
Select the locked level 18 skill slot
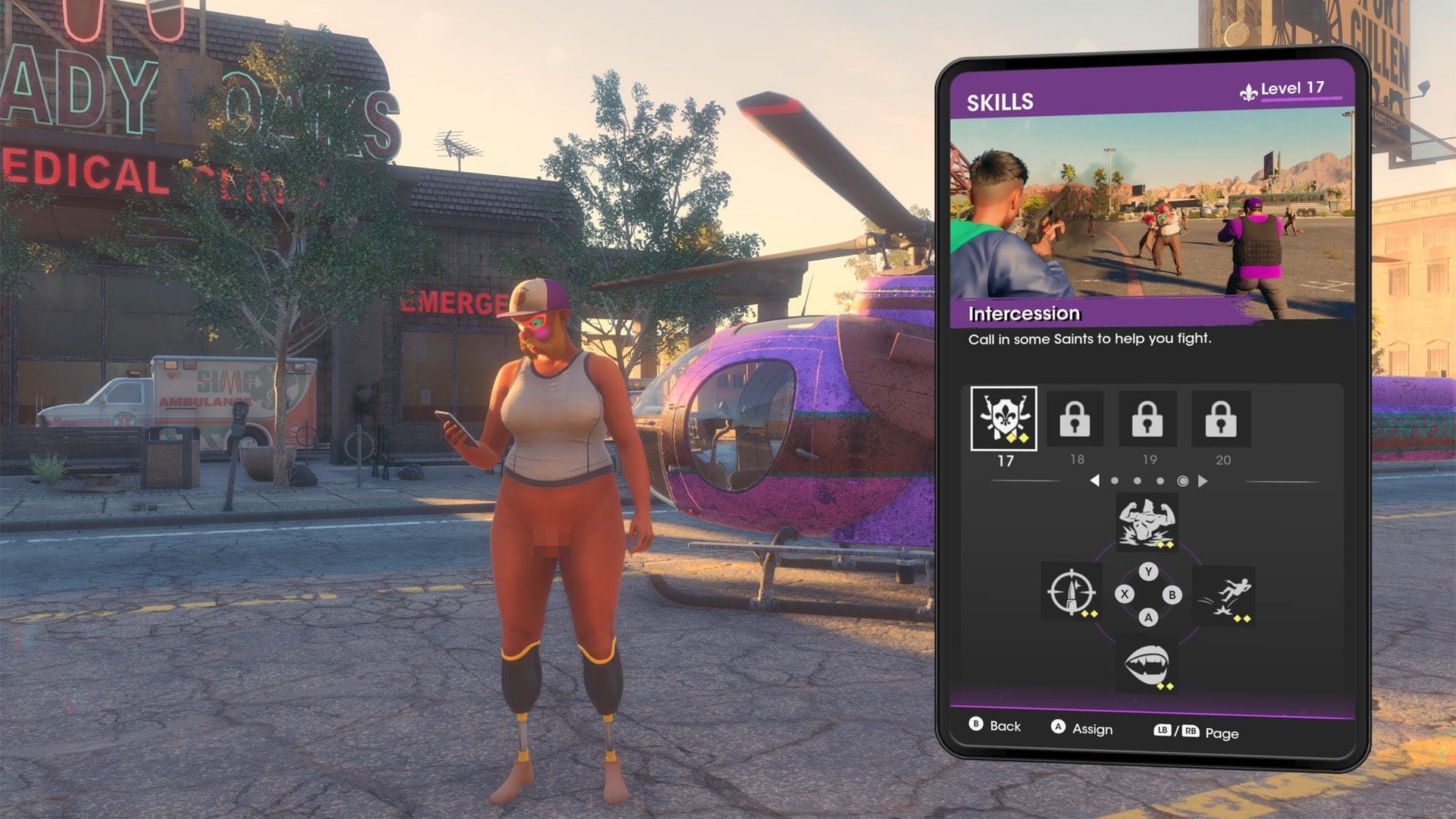[1075, 419]
